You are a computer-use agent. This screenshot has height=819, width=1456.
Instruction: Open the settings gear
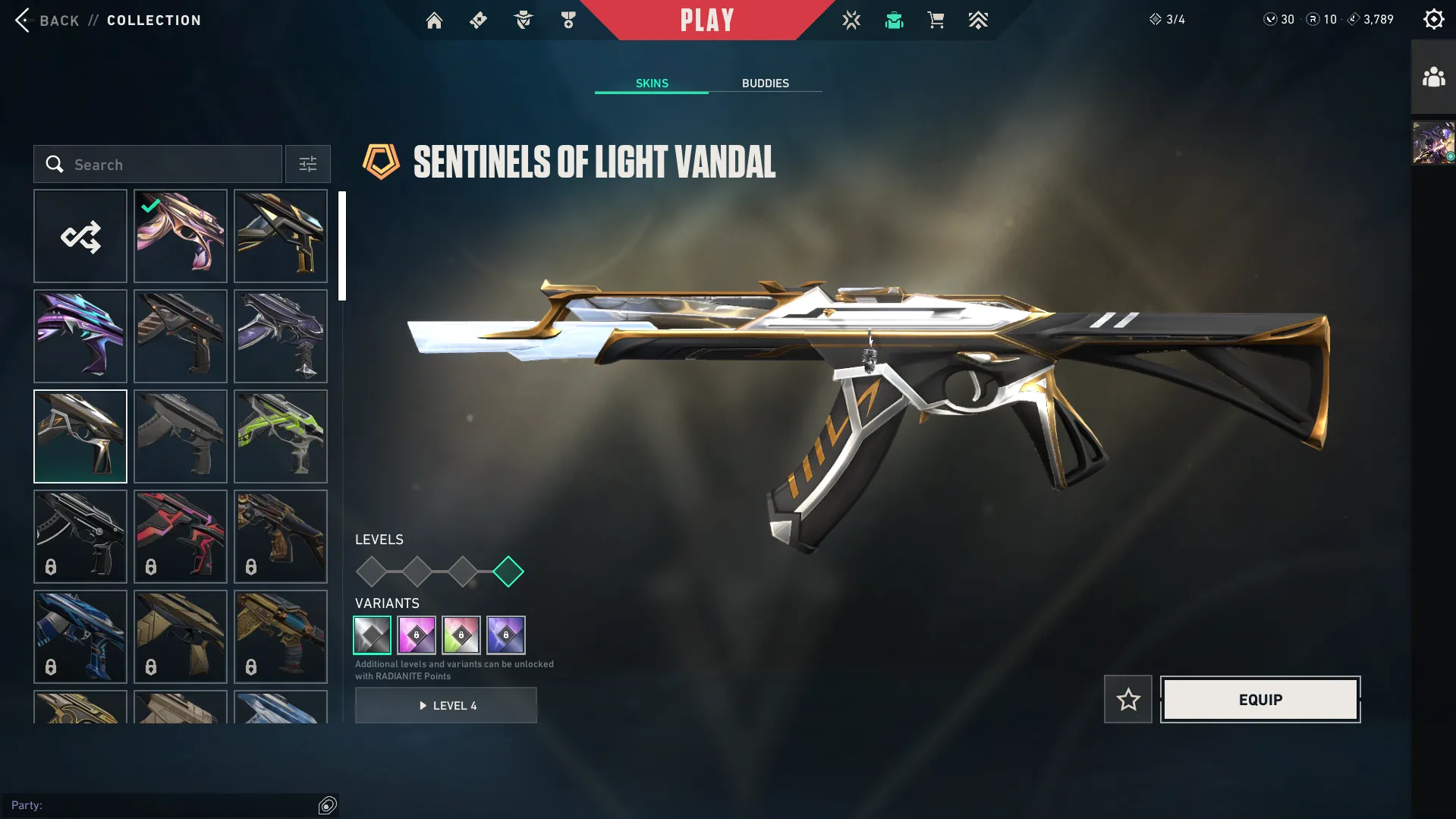(x=1433, y=18)
